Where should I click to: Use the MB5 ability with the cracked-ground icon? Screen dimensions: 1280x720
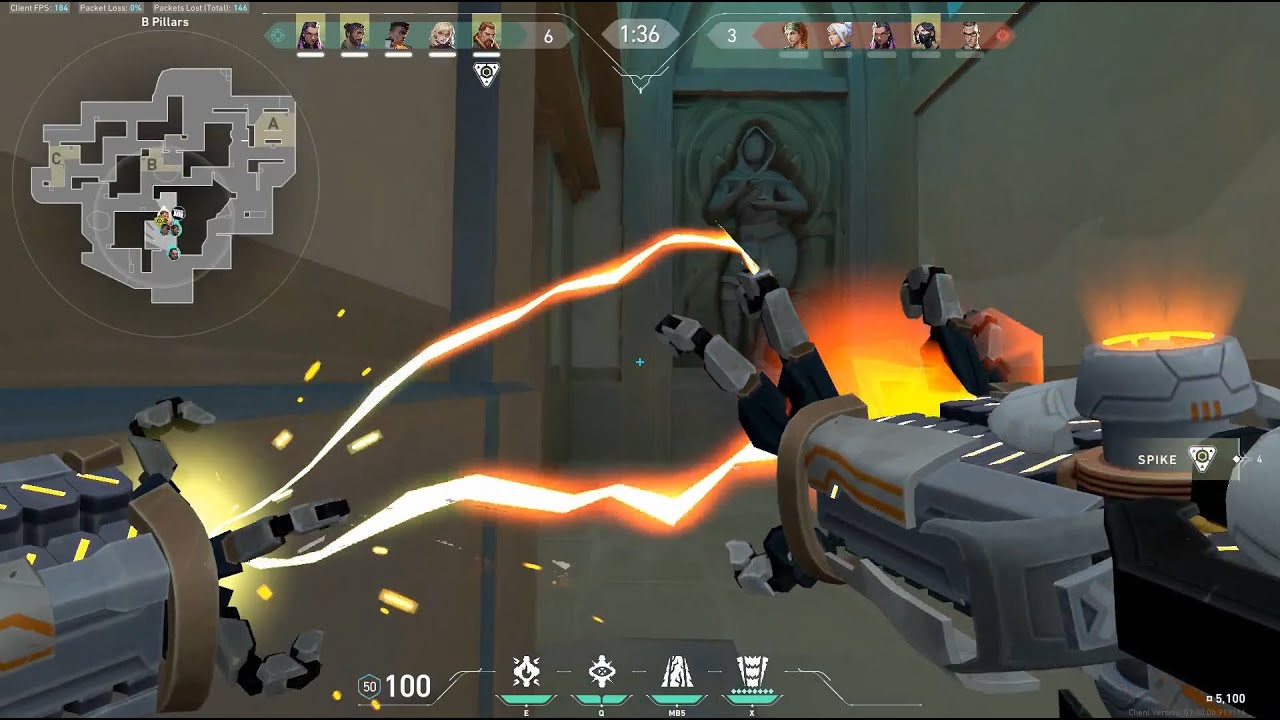tap(677, 673)
